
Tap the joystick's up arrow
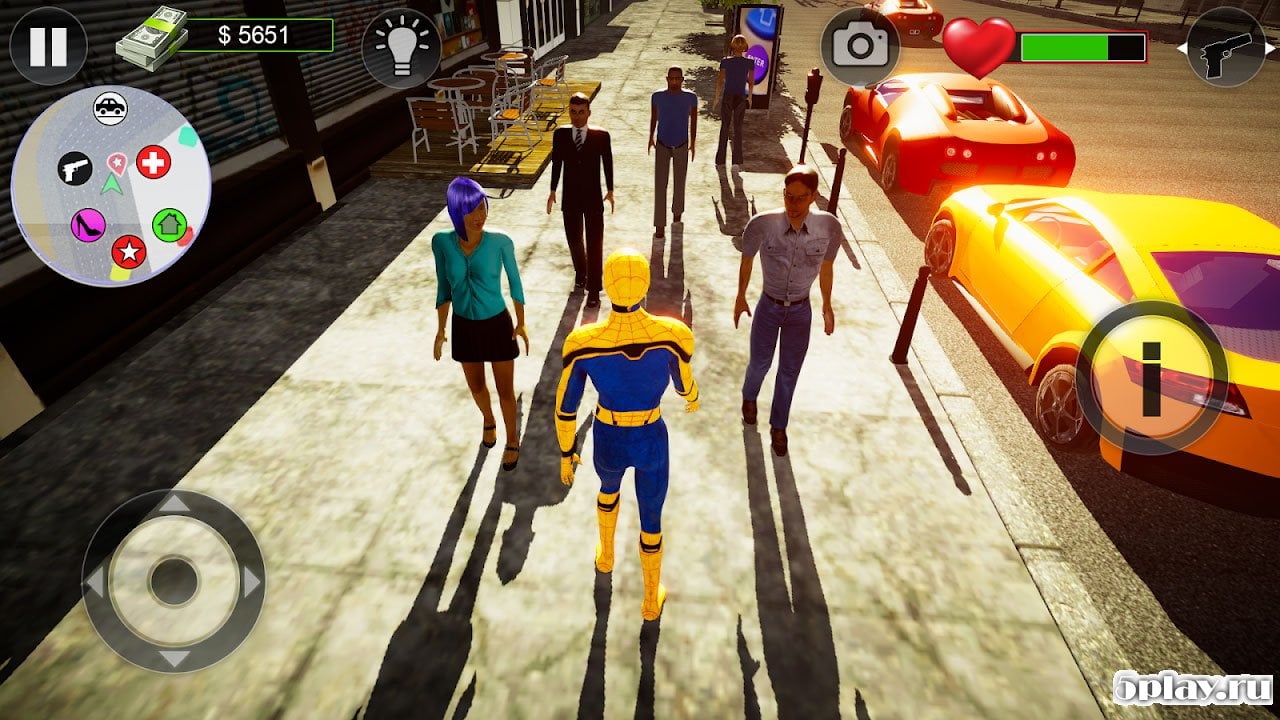point(173,504)
